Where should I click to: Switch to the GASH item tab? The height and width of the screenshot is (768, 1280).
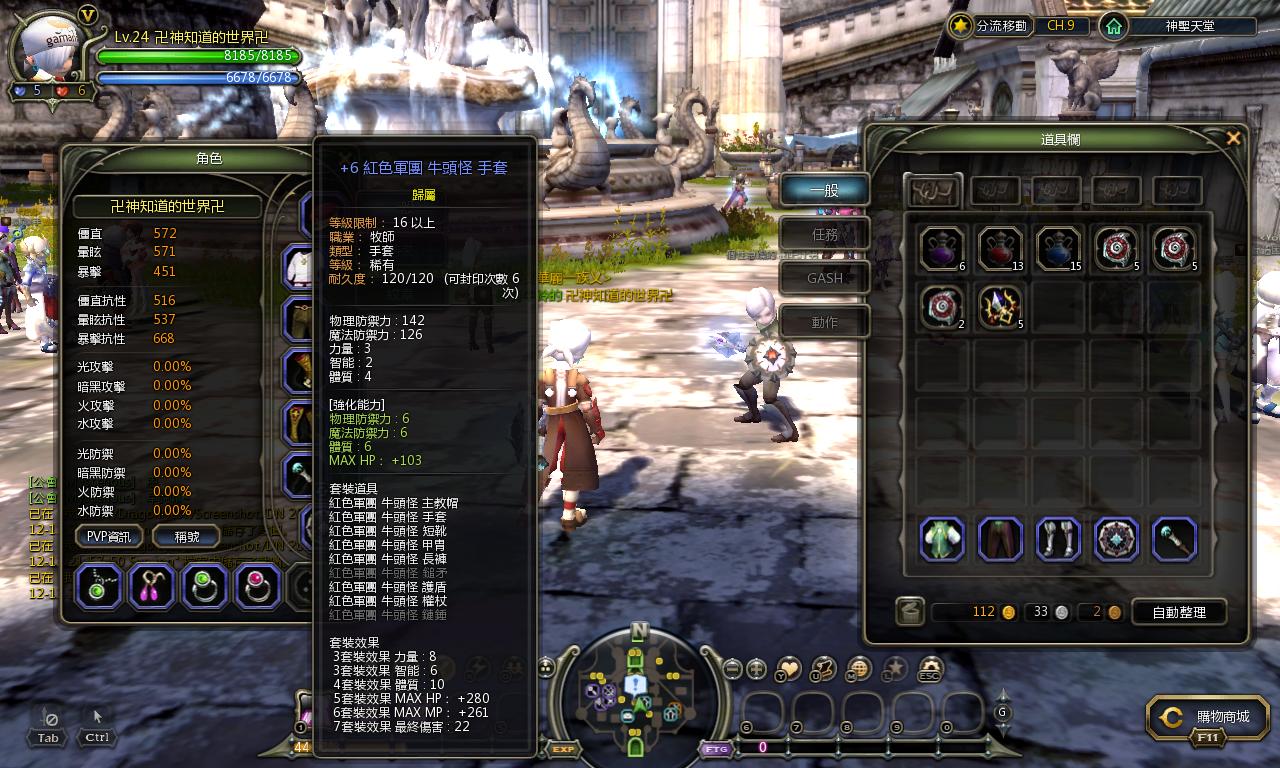824,278
